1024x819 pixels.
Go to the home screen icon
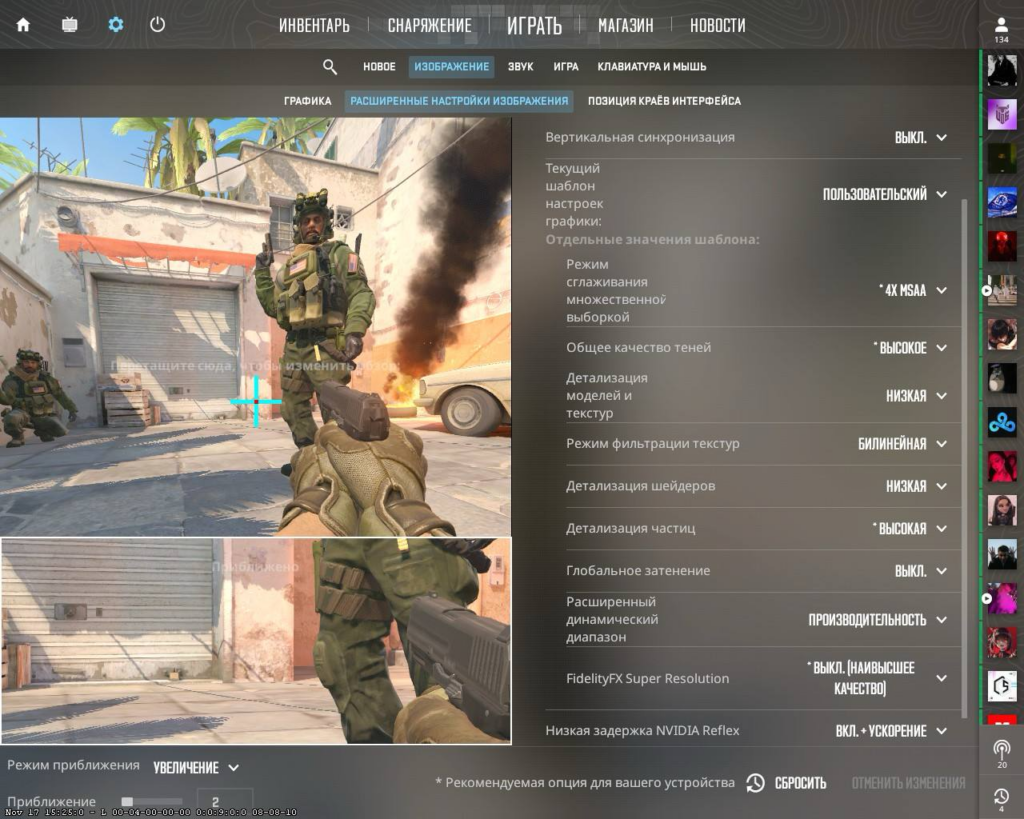[23, 25]
